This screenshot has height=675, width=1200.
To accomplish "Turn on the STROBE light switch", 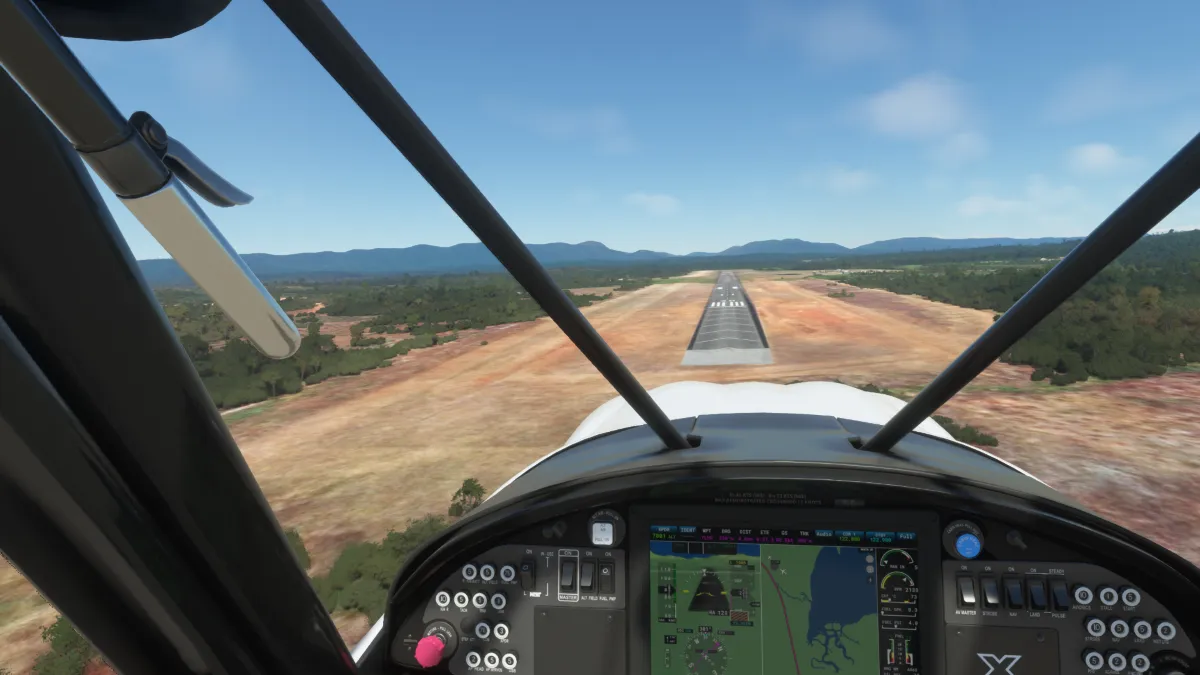I will 989,591.
